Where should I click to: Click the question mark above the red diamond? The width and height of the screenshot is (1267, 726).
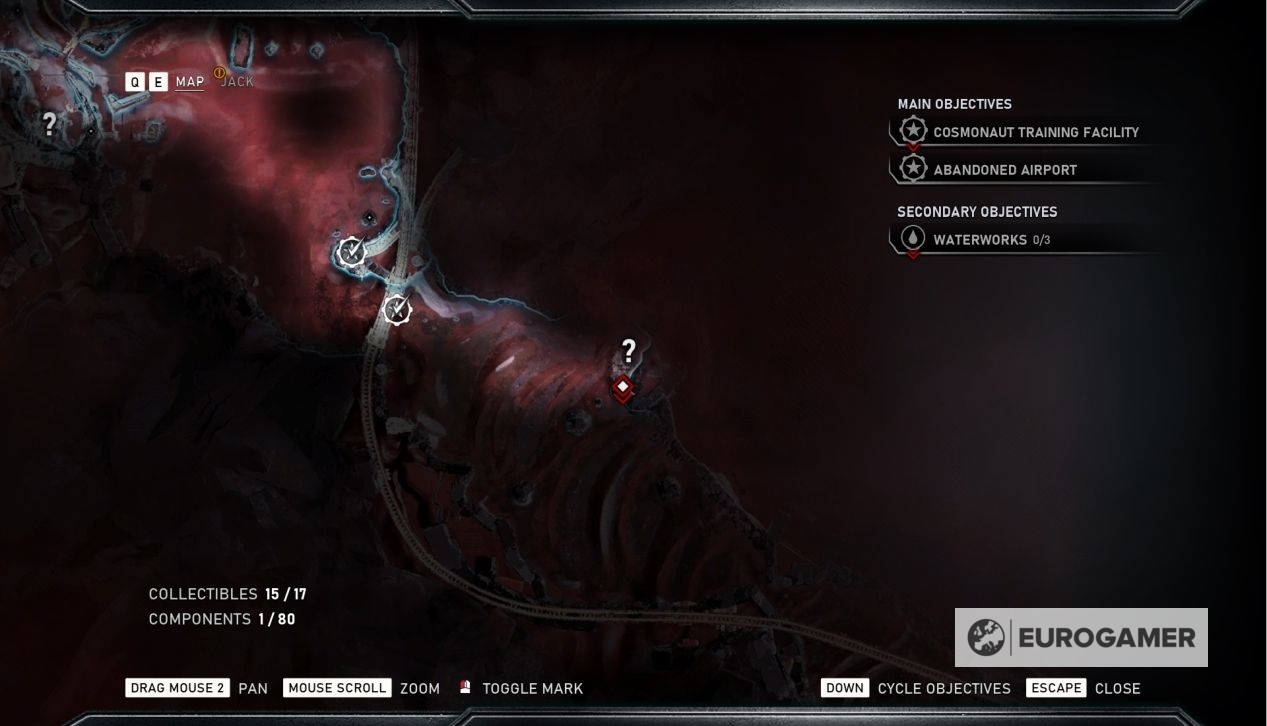point(628,351)
